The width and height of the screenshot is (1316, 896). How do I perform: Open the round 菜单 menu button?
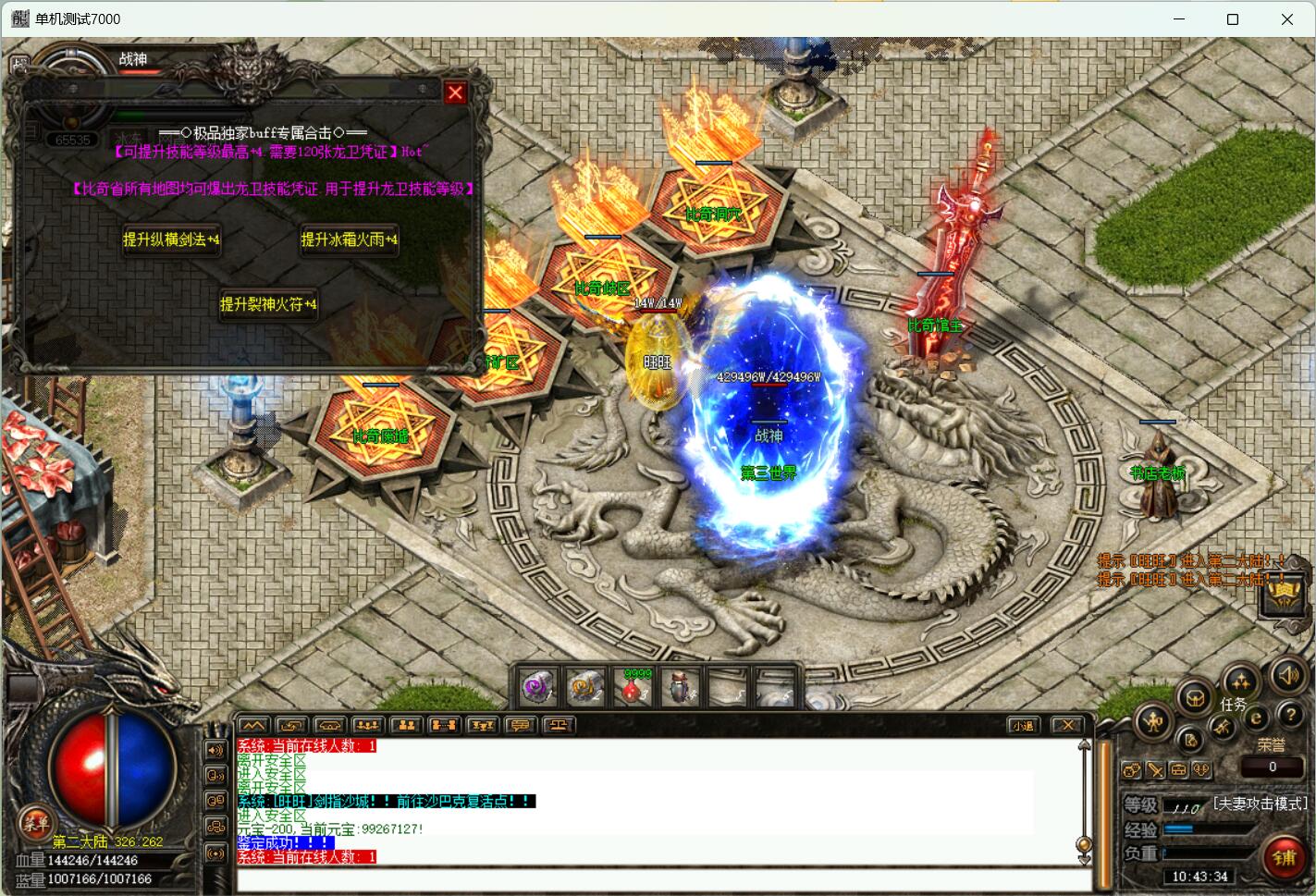click(35, 821)
